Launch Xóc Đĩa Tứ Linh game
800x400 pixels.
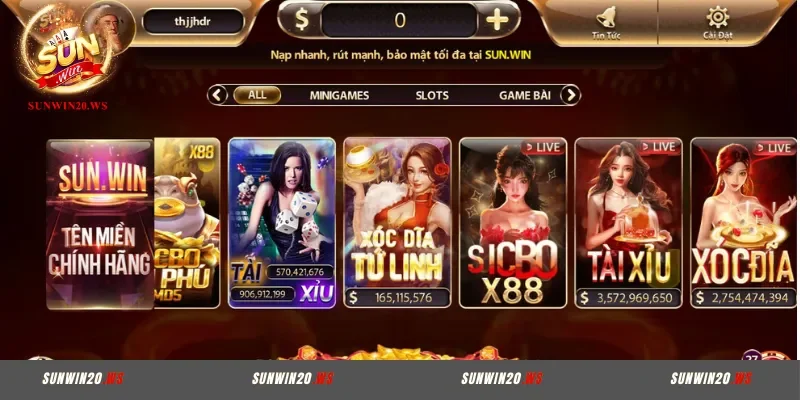pyautogui.click(x=397, y=220)
